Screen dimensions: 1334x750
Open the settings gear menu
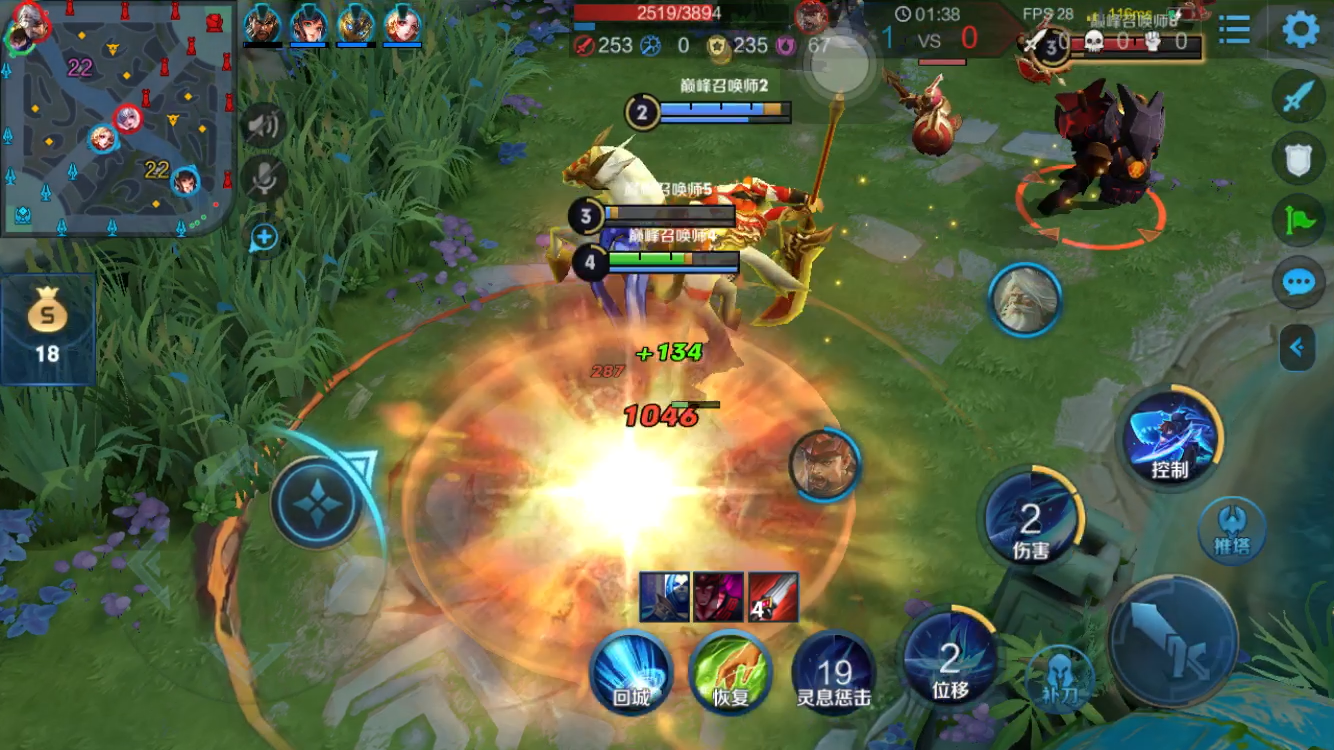(1300, 30)
